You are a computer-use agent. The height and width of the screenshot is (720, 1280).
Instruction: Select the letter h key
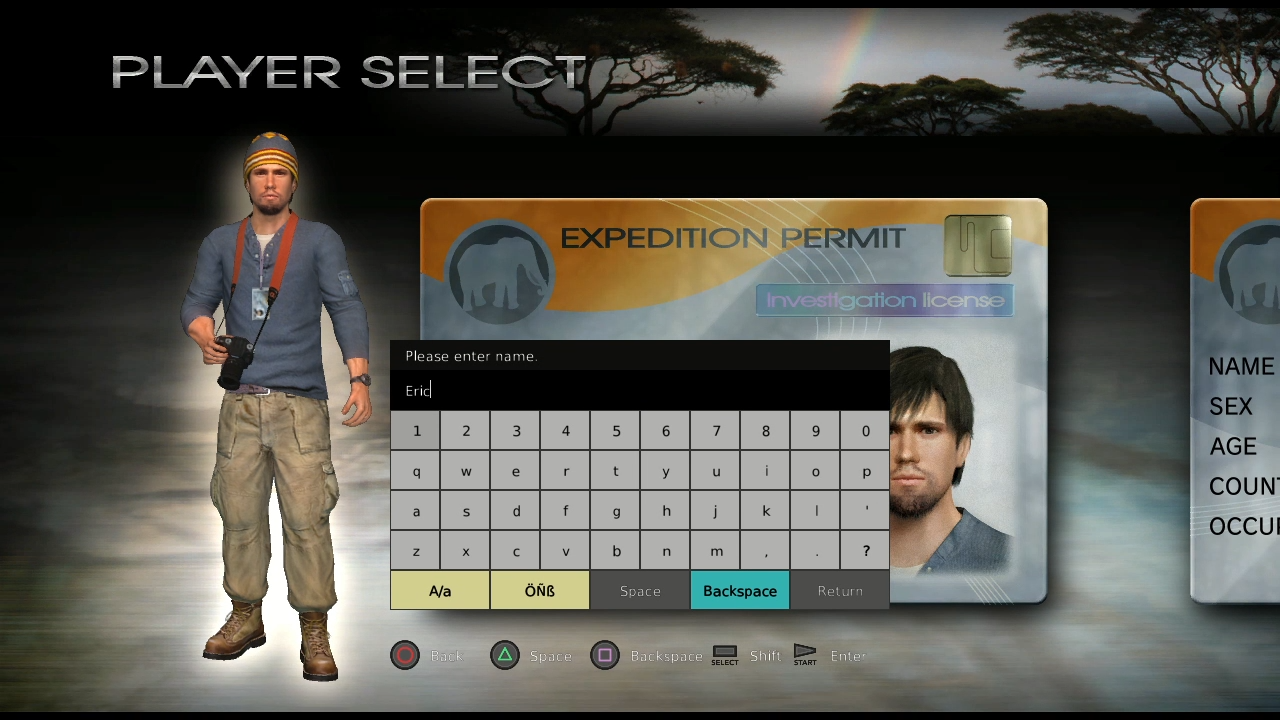point(666,511)
